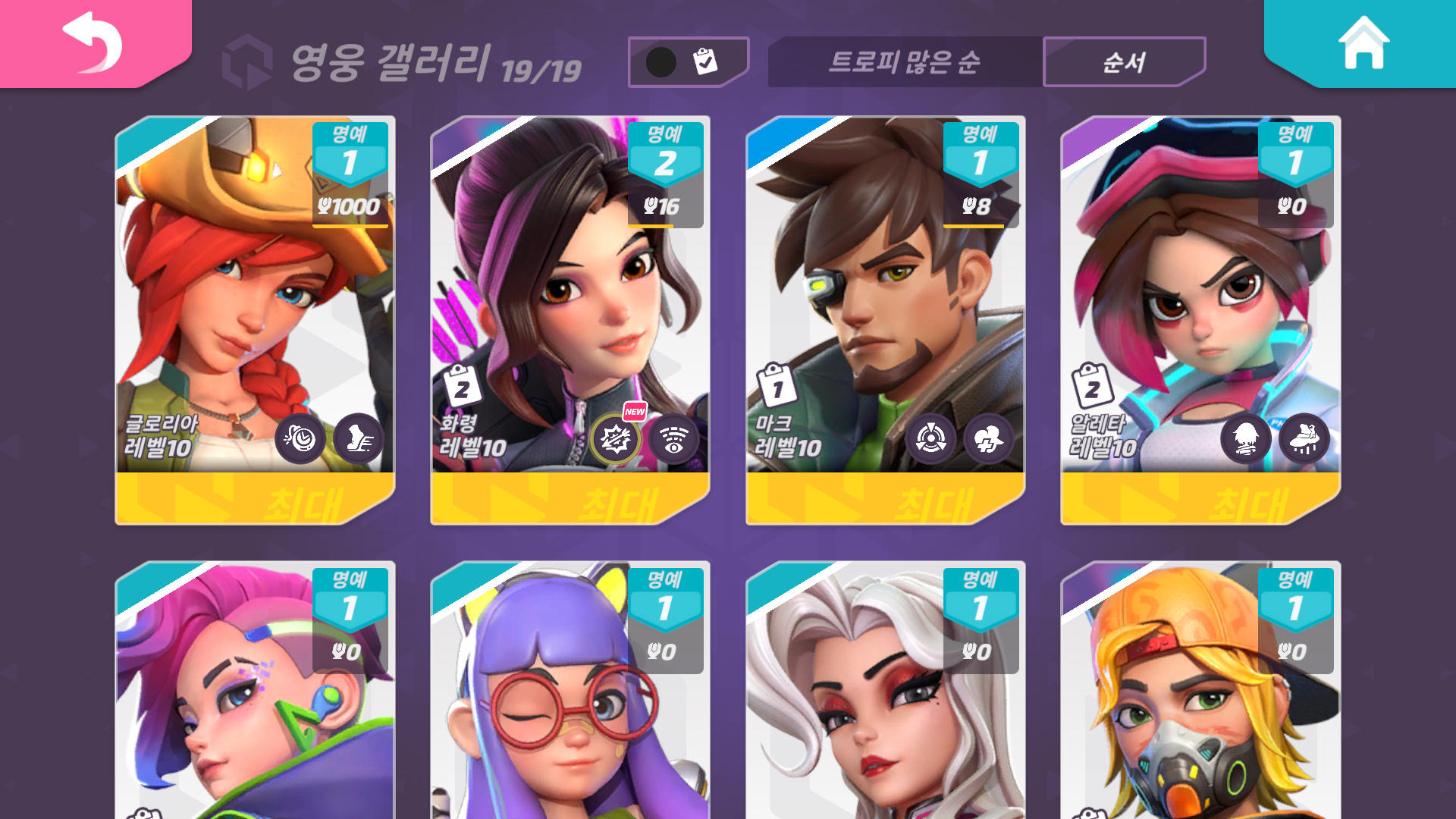Select the 순서 sorting tab
1456x819 pixels.
coord(1124,62)
